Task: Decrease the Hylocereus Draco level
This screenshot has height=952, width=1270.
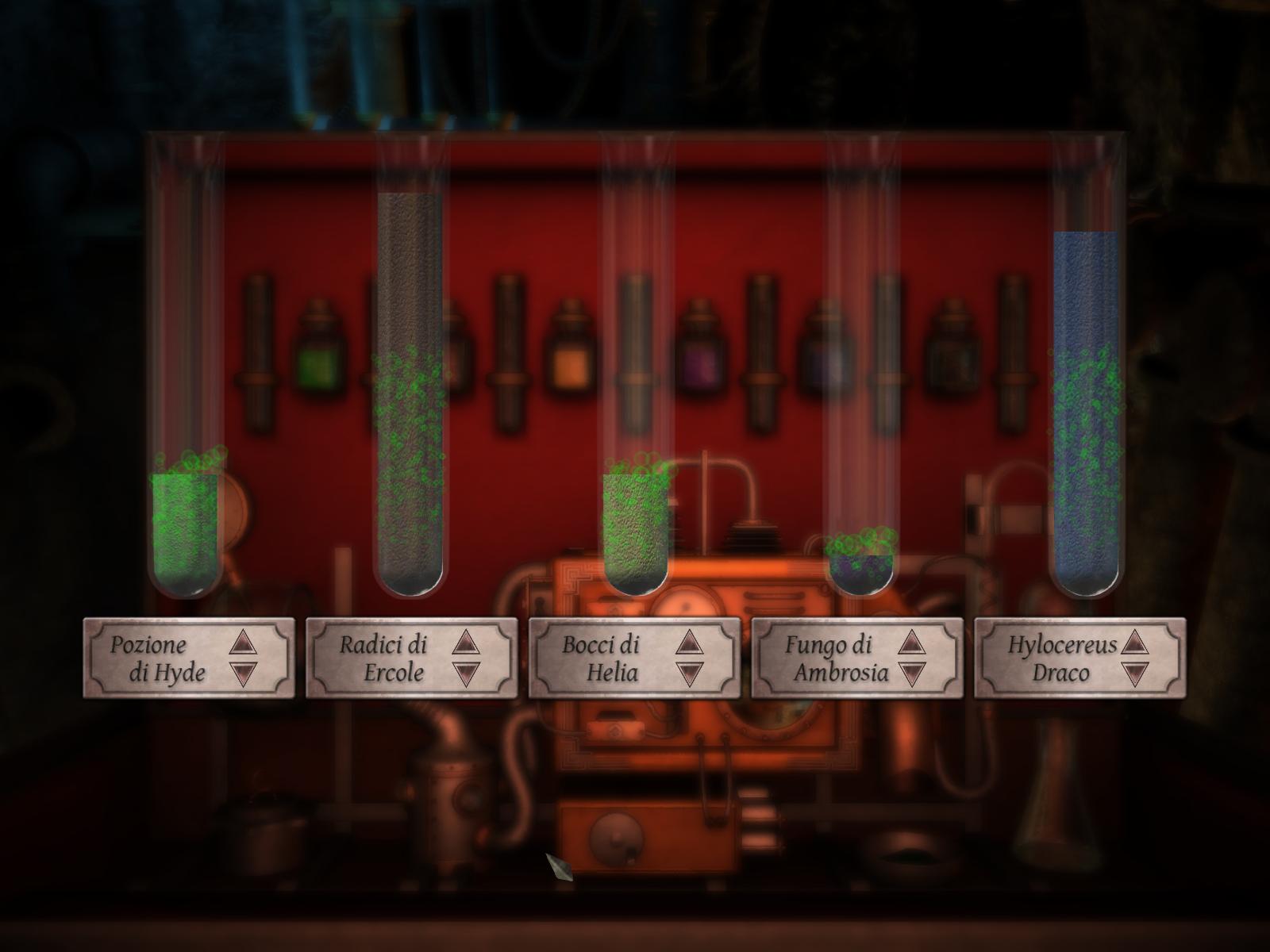Action: [x=1136, y=674]
